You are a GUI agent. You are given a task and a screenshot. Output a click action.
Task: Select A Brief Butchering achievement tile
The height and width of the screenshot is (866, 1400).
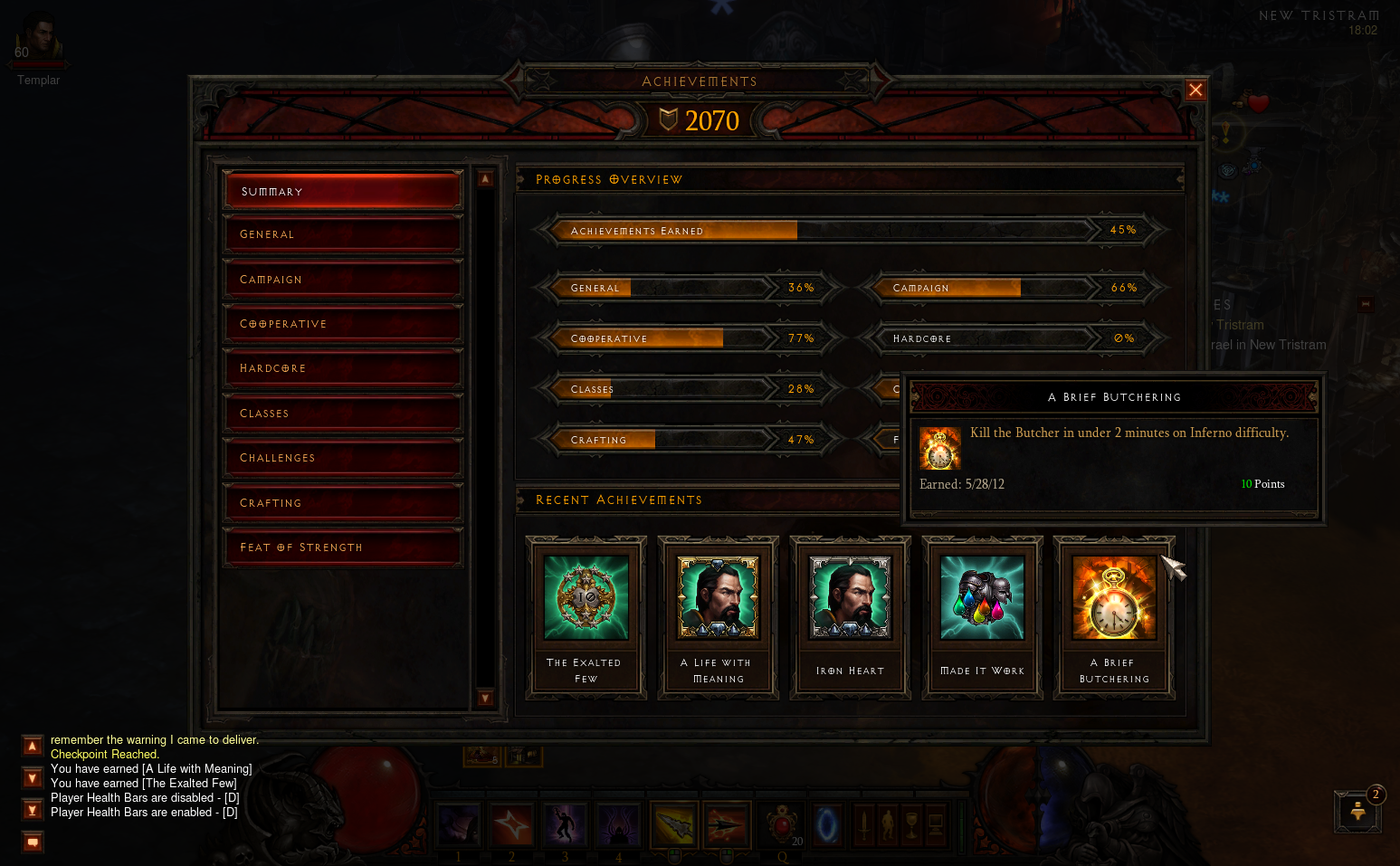1114,617
